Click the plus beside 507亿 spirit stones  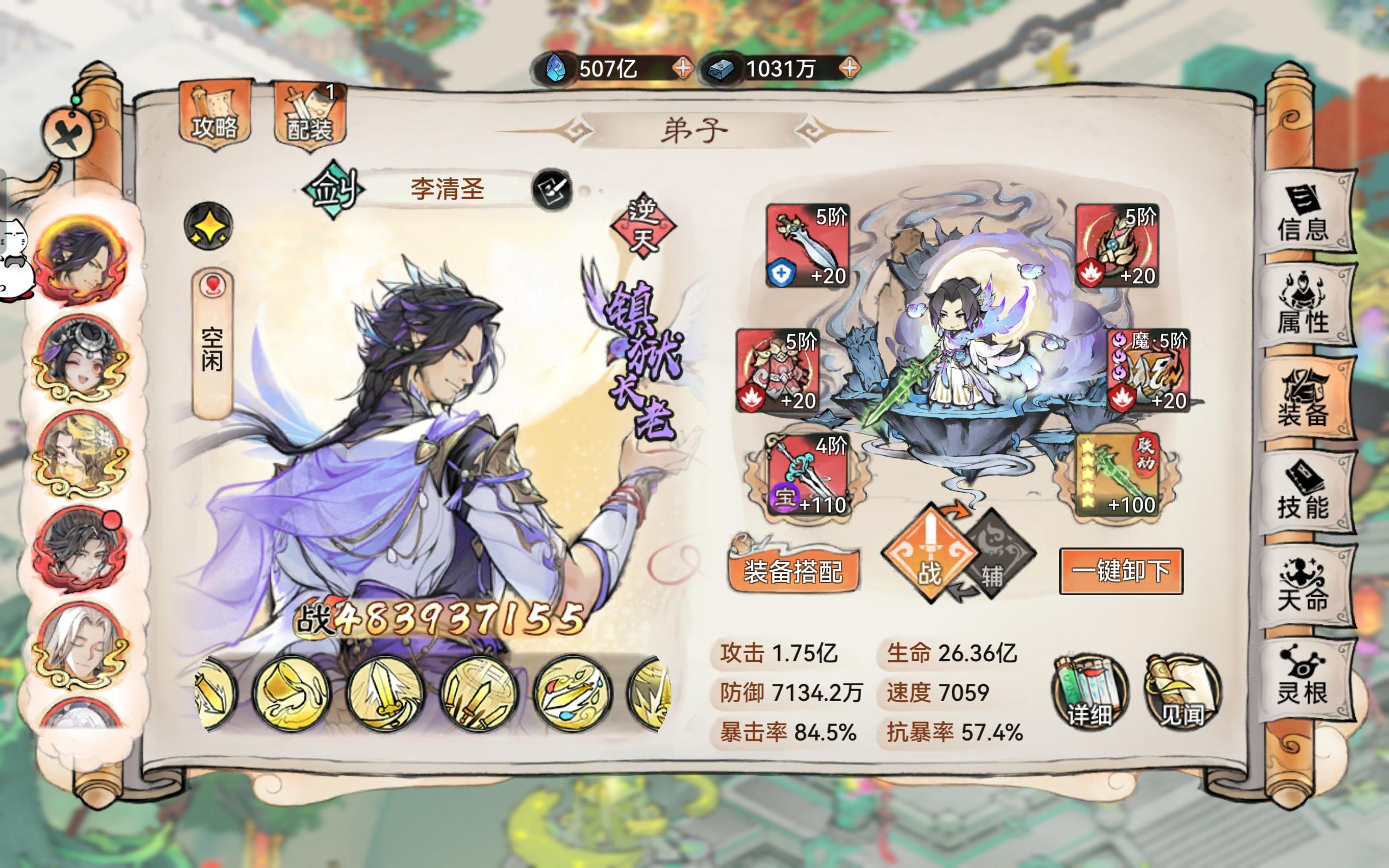683,69
